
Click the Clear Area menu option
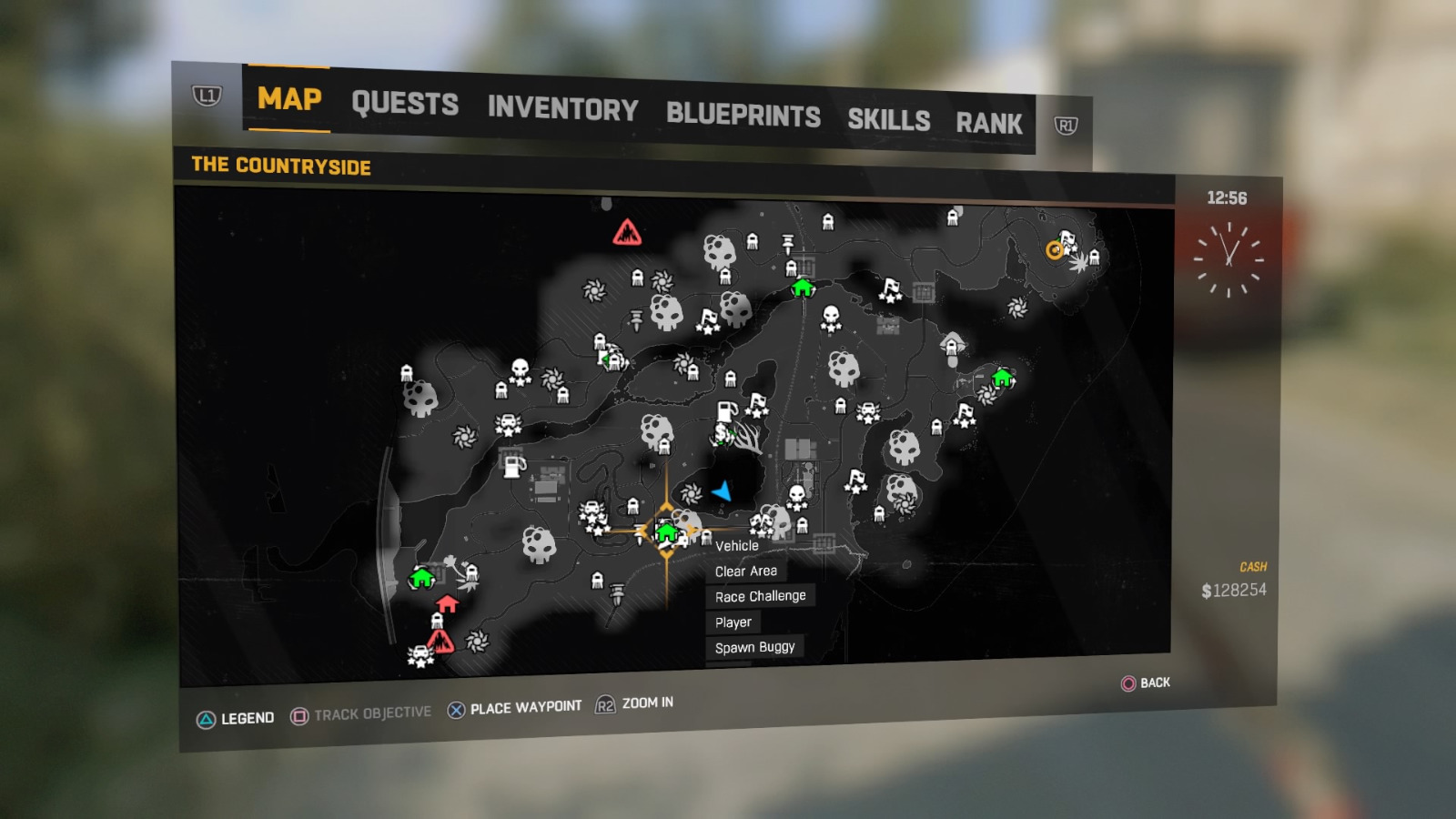pyautogui.click(x=746, y=571)
